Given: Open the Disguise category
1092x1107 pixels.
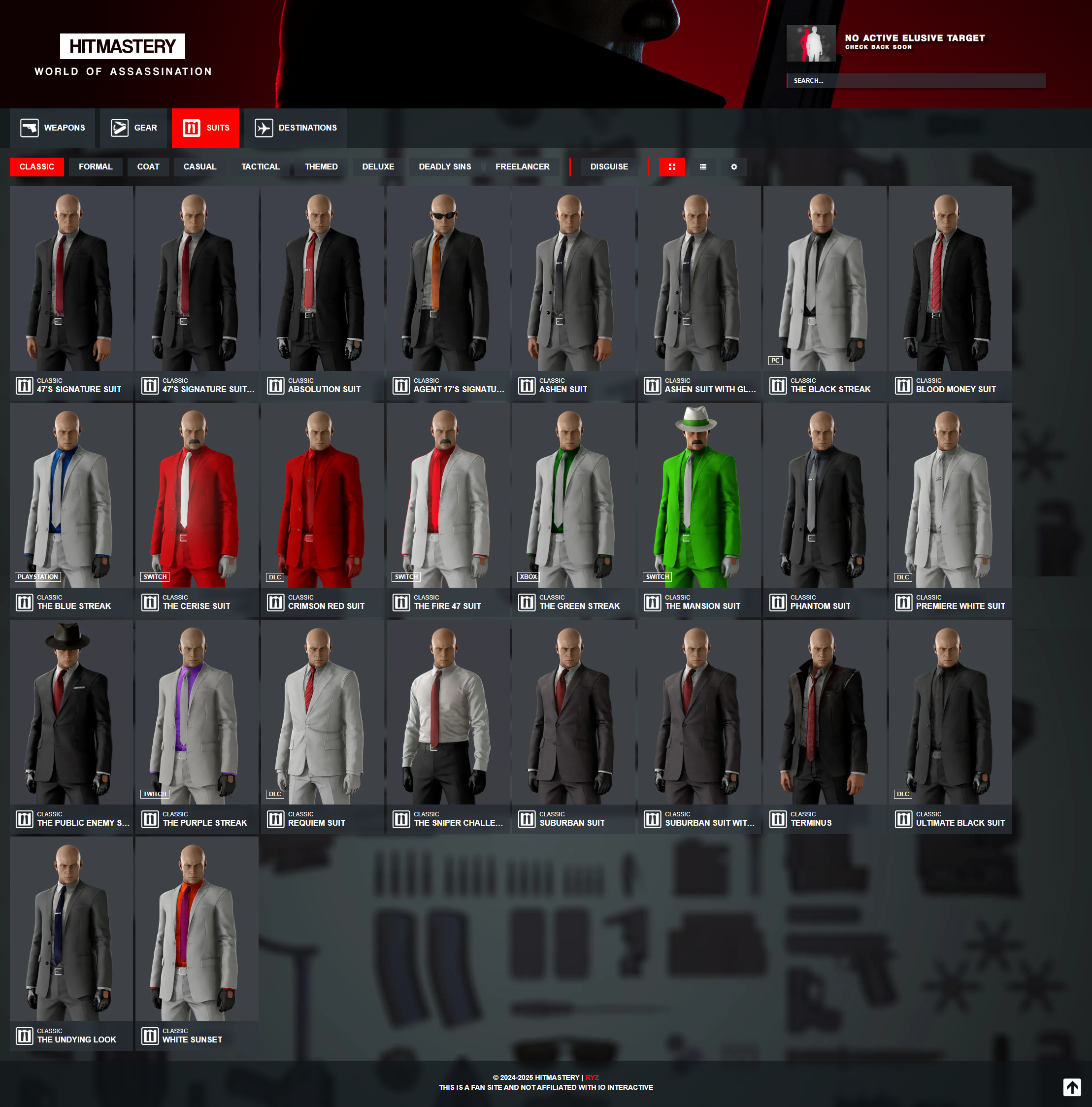Looking at the screenshot, I should 608,167.
